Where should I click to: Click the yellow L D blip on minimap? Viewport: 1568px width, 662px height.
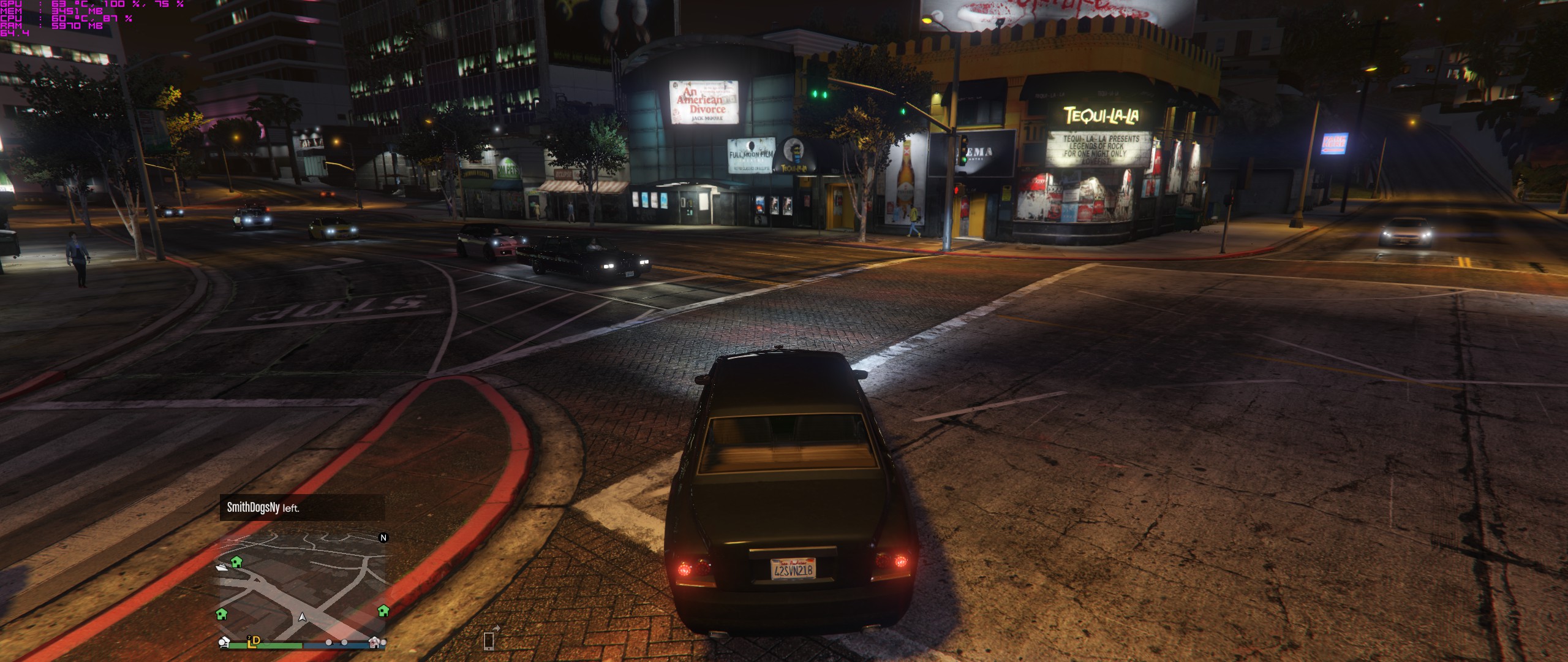click(x=254, y=641)
